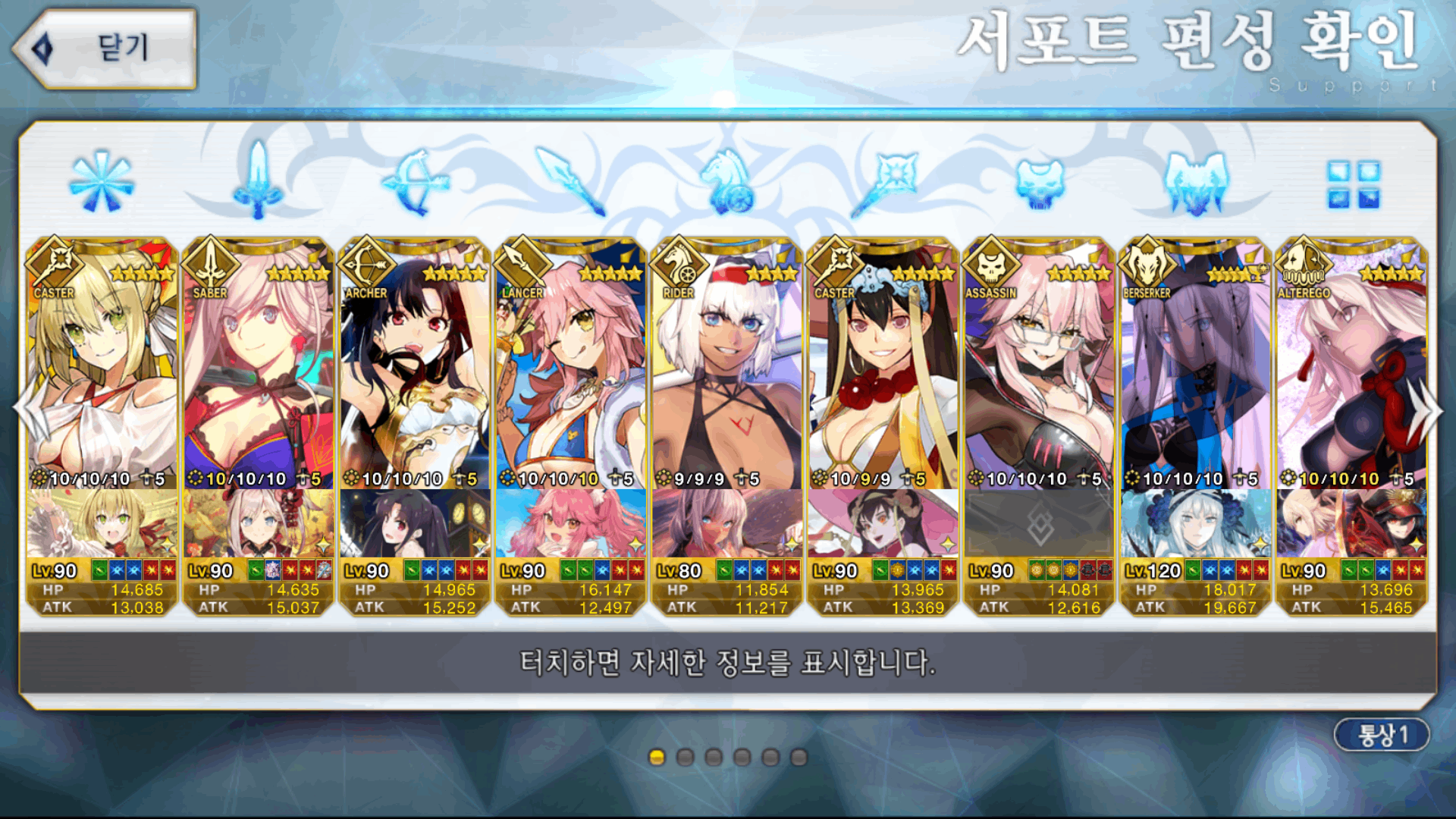Tap the 통상1 party label button
Image resolution: width=1456 pixels, height=819 pixels.
[1381, 734]
